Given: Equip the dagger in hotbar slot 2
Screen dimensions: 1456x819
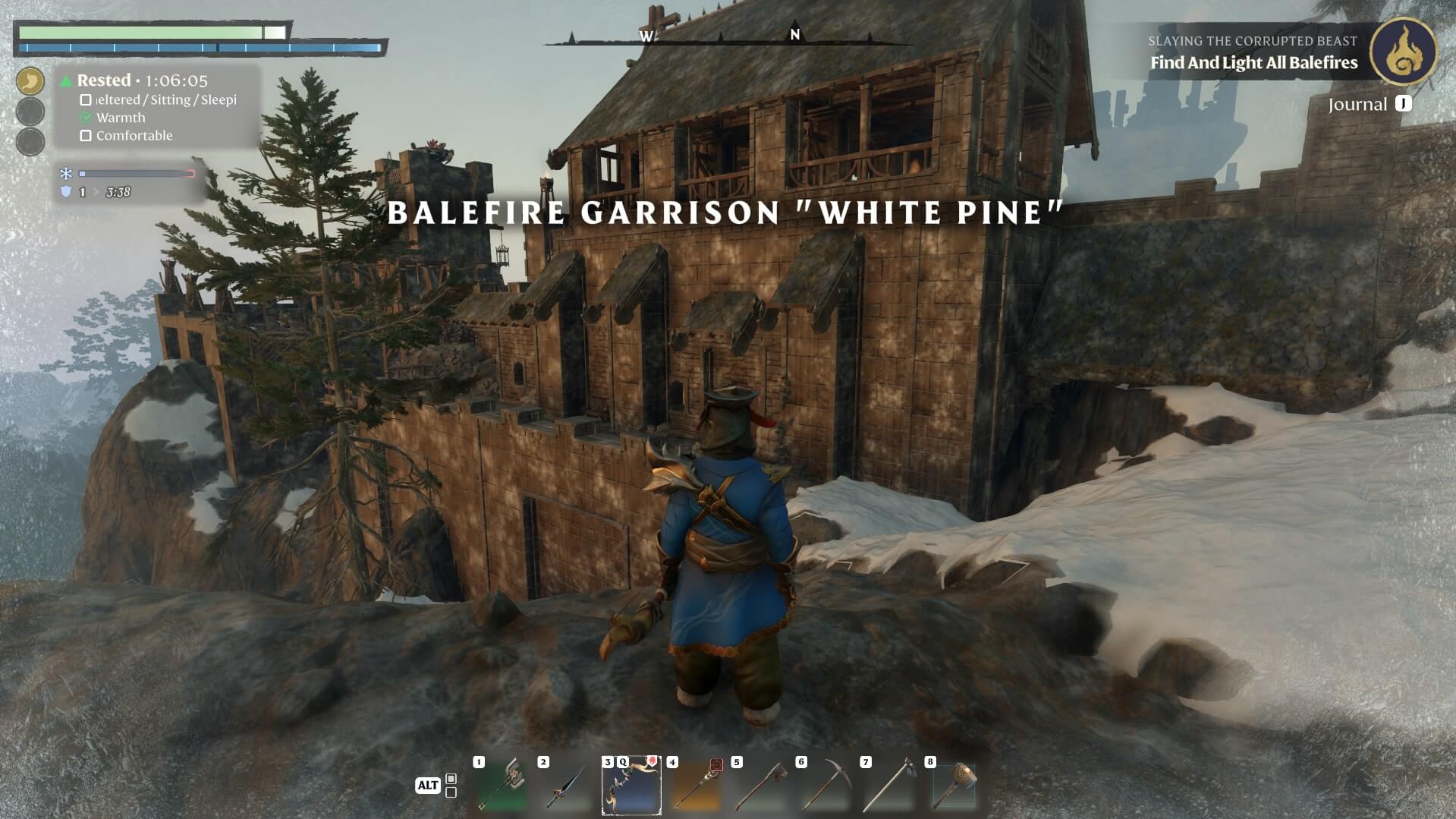Looking at the screenshot, I should tap(567, 786).
